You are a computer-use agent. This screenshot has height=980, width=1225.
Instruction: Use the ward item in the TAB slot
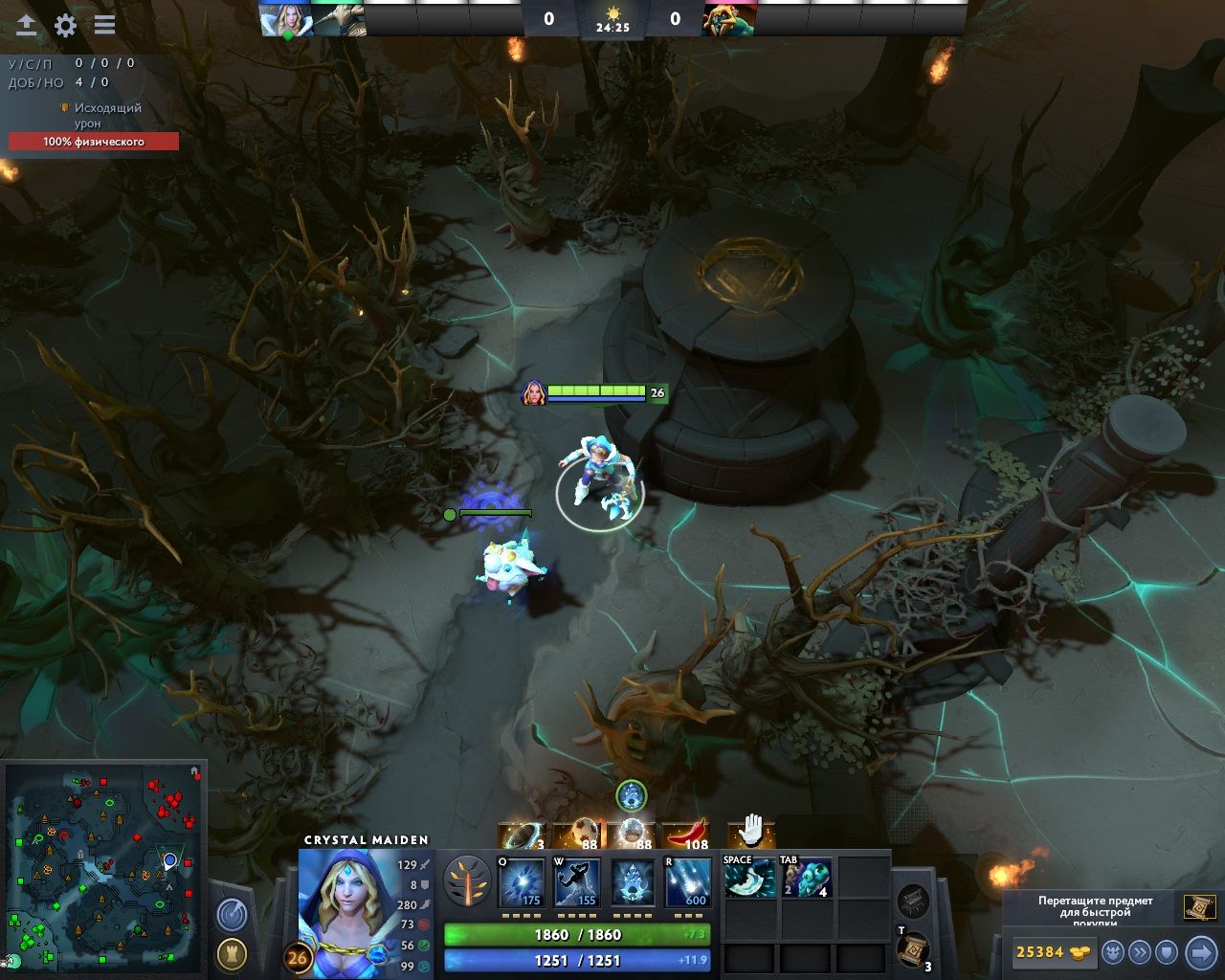[x=807, y=878]
